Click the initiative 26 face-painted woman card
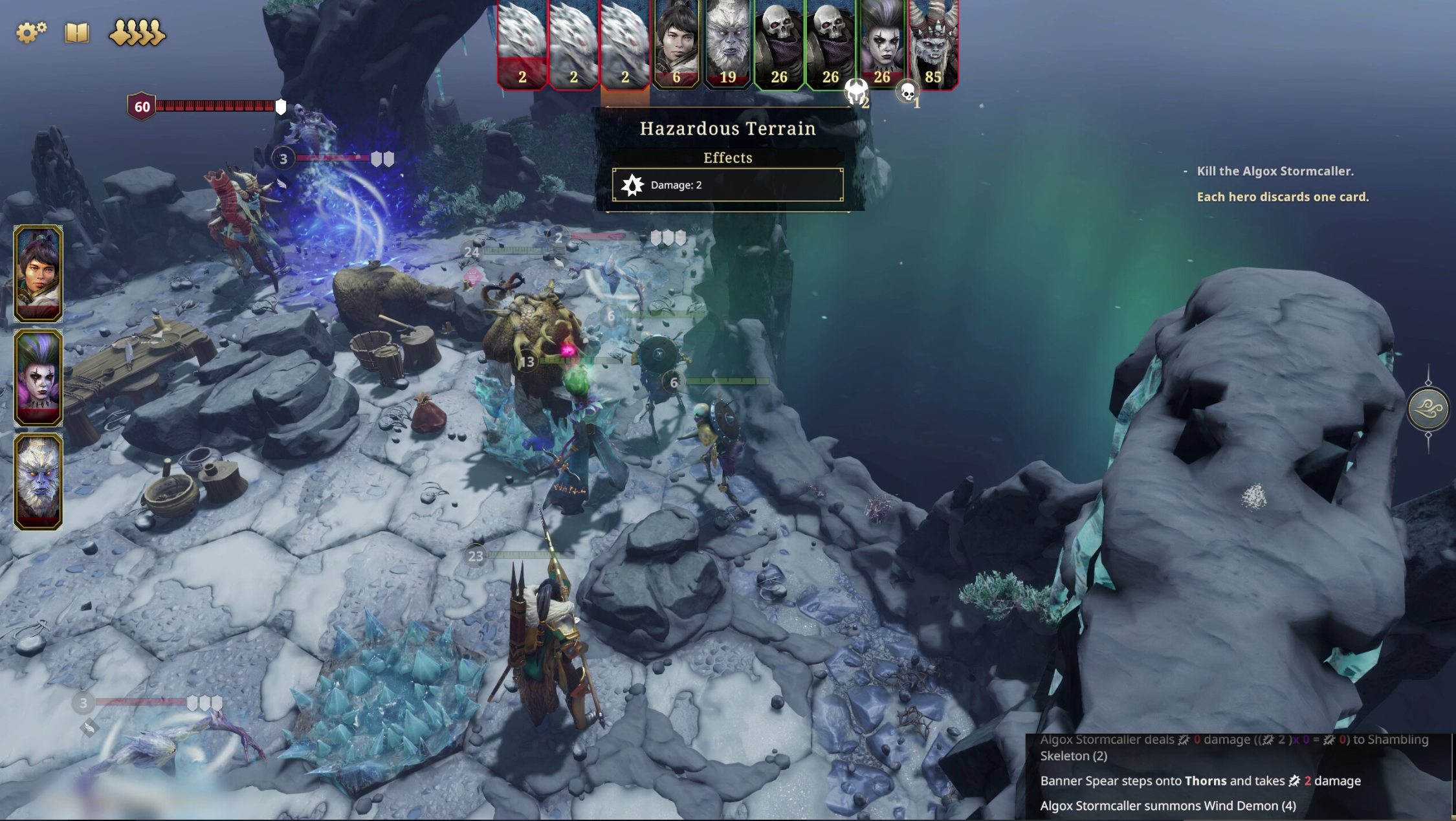This screenshot has height=821, width=1456. 882,44
